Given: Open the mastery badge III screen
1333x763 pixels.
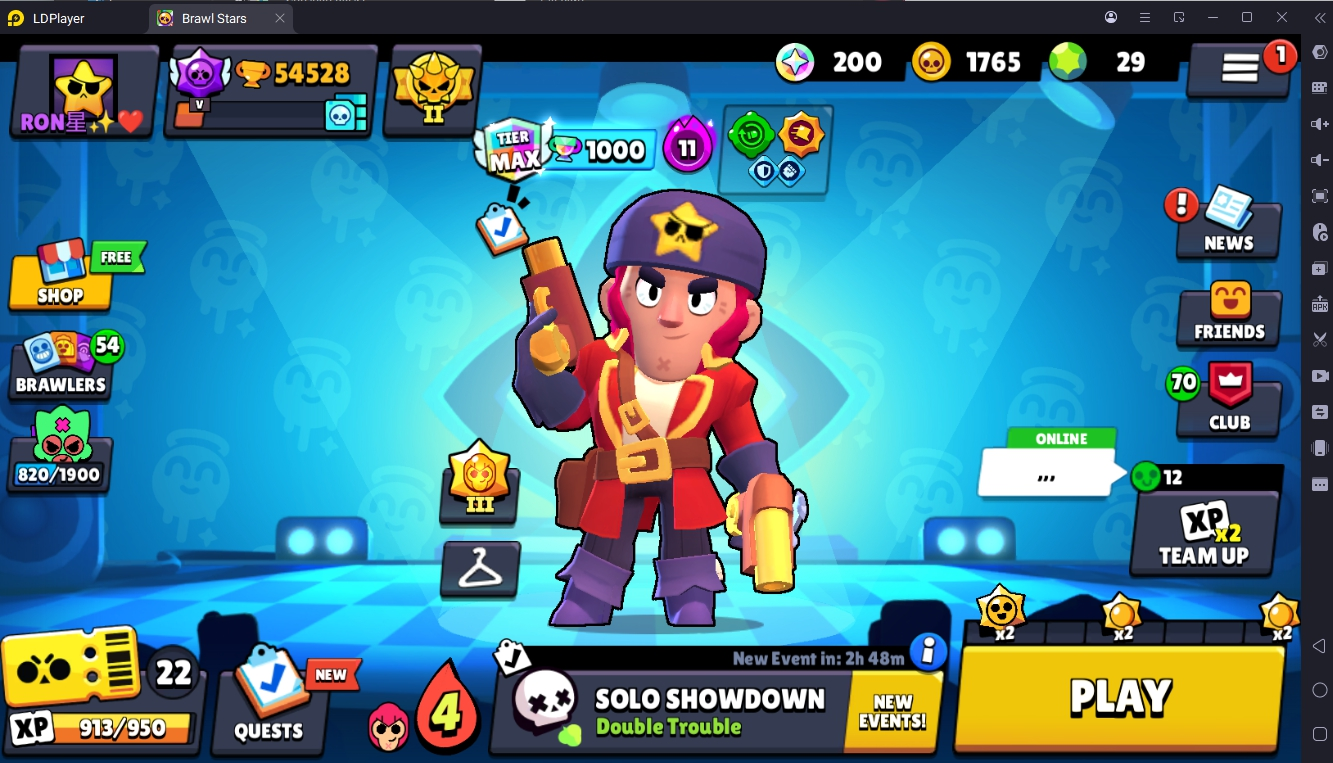Looking at the screenshot, I should [x=479, y=487].
